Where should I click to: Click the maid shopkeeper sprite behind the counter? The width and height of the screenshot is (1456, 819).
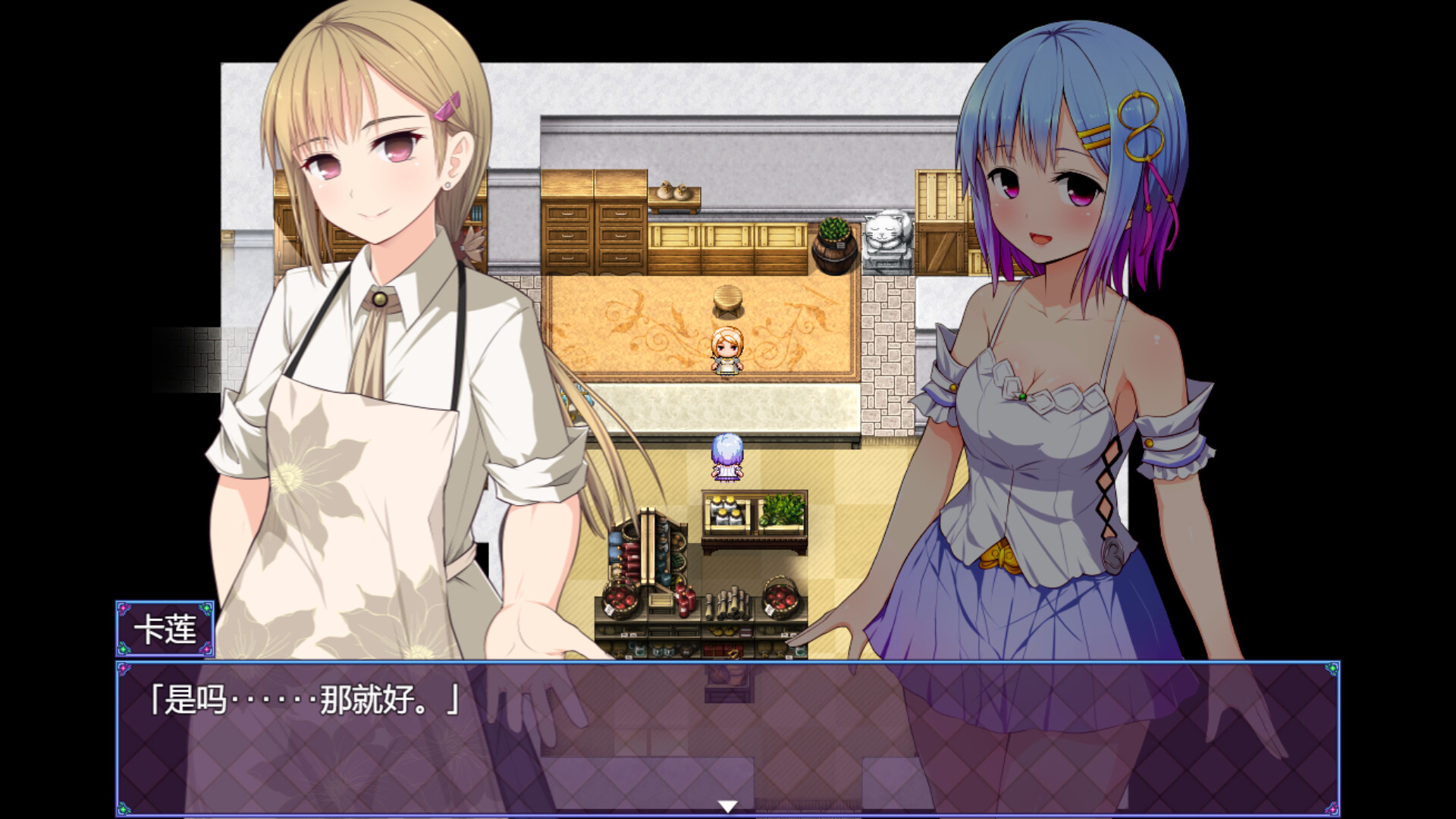point(726,353)
